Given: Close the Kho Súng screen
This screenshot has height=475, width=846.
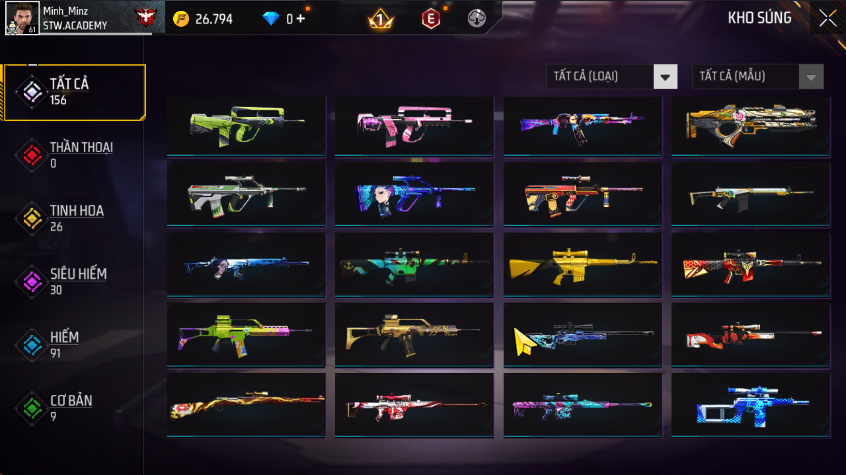Looking at the screenshot, I should point(828,18).
